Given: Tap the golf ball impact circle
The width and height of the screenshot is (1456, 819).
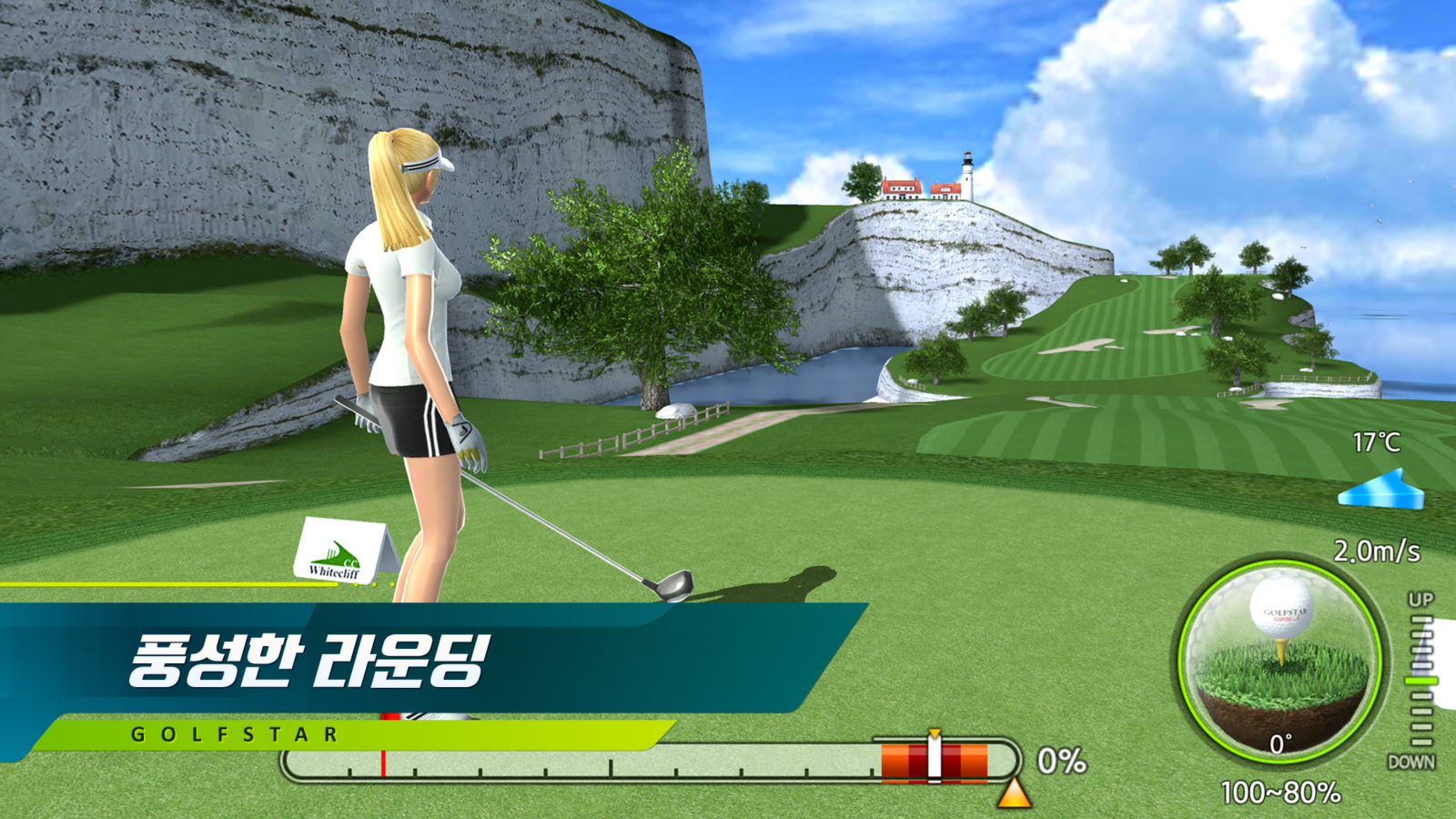Looking at the screenshot, I should (x=1281, y=660).
